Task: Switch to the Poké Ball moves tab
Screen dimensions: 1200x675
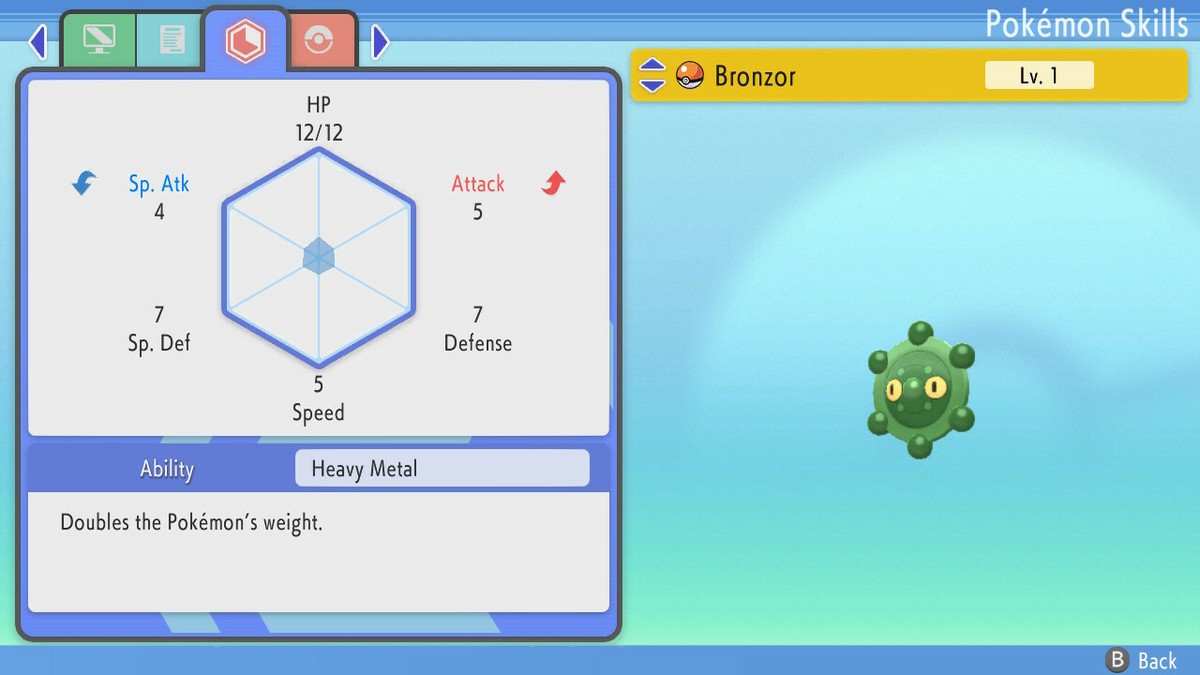Action: coord(318,41)
